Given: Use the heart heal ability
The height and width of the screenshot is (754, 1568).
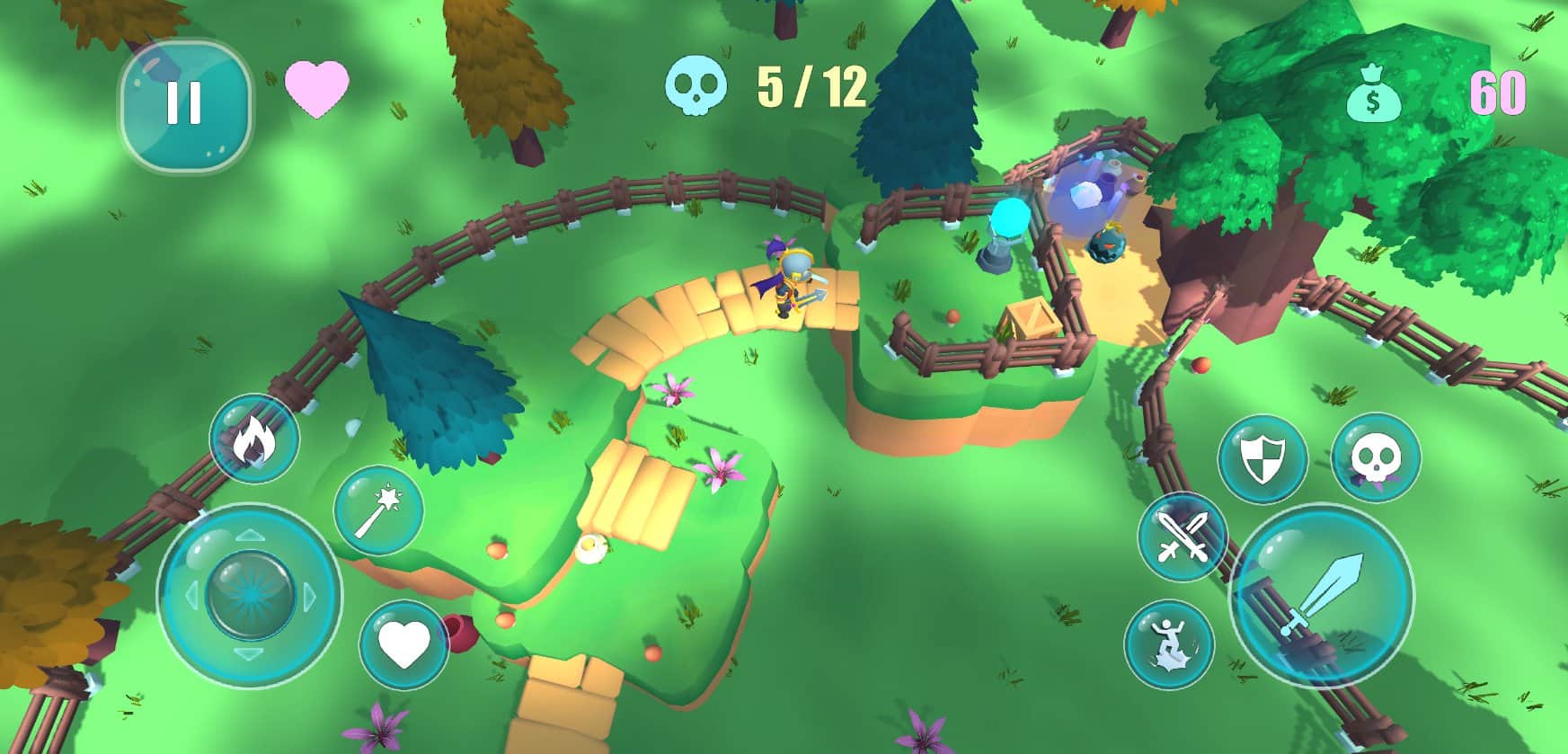Looking at the screenshot, I should click(x=403, y=644).
